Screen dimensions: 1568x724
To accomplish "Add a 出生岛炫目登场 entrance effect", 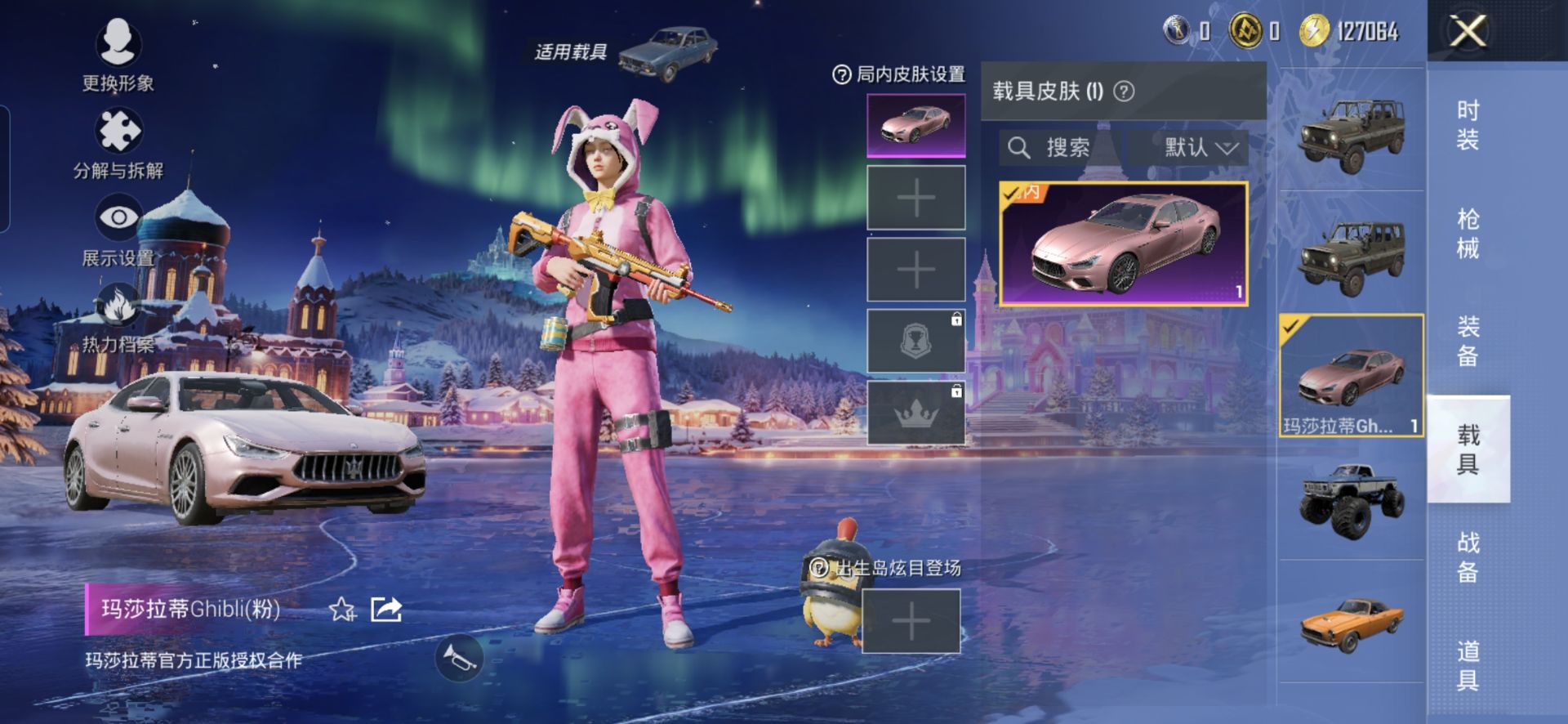I will pos(911,623).
